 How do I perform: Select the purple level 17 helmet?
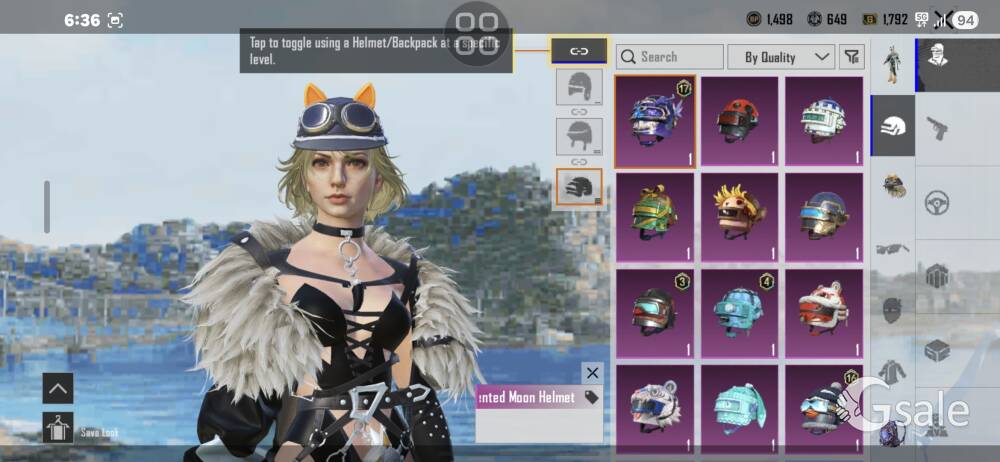pyautogui.click(x=656, y=121)
